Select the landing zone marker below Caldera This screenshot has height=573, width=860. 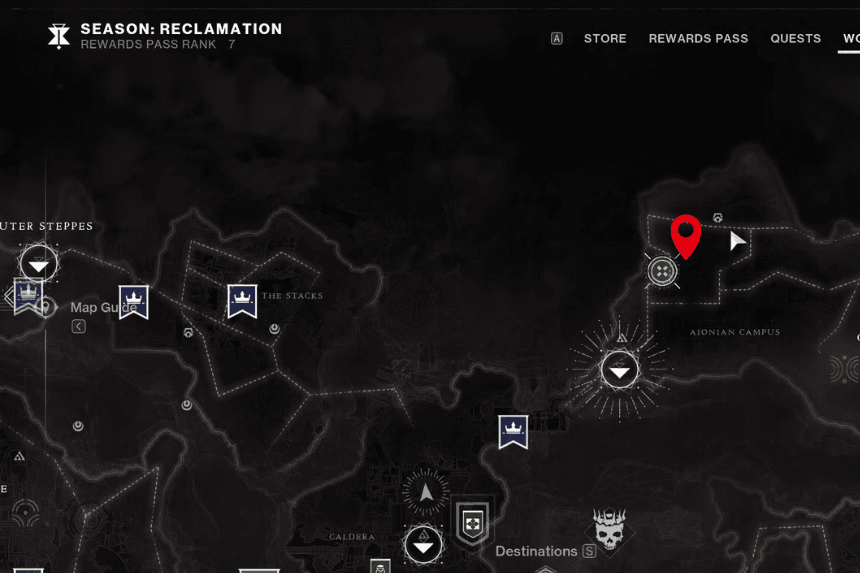pyautogui.click(x=423, y=546)
